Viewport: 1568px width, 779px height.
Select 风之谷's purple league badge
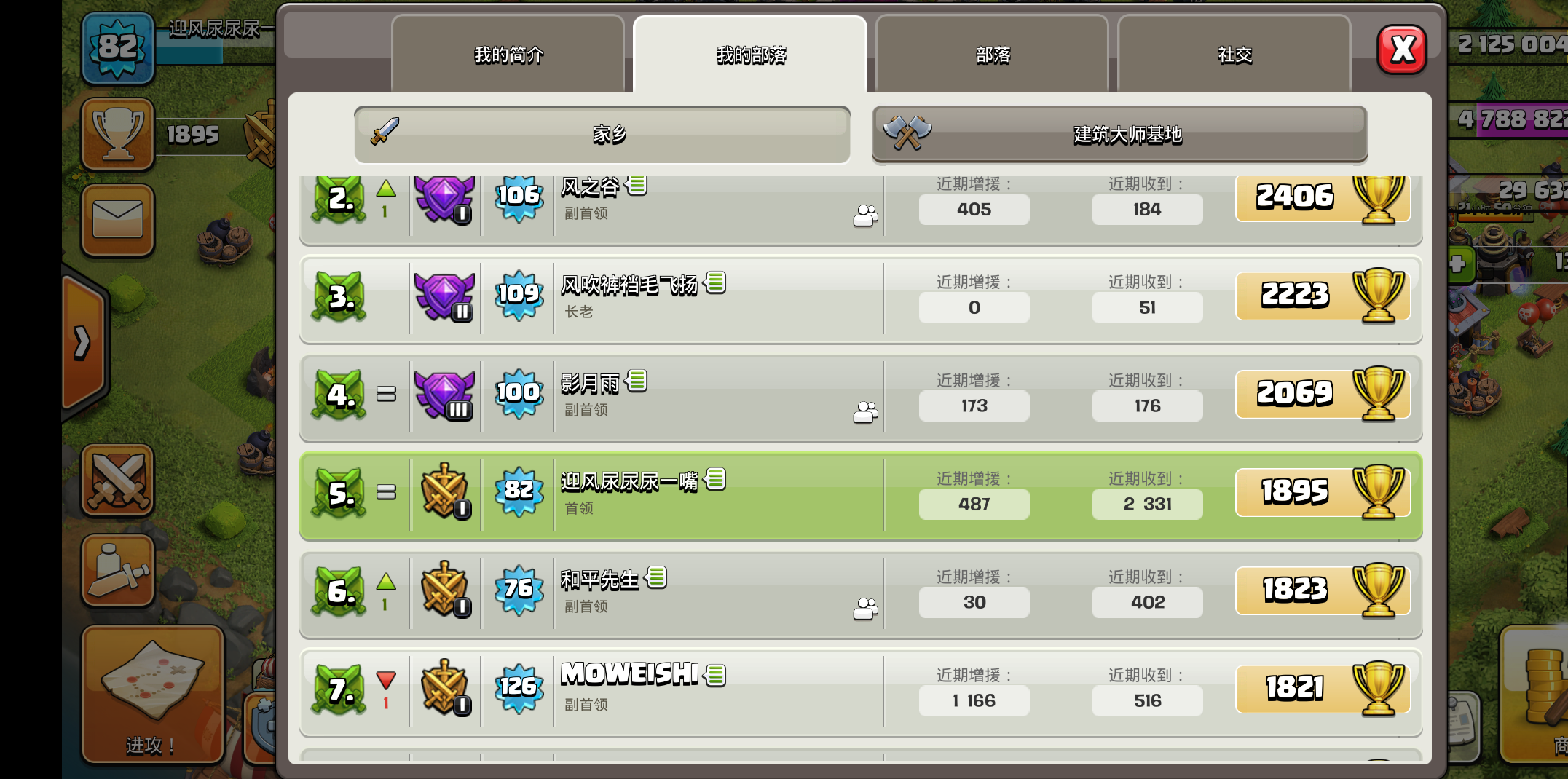click(x=445, y=197)
